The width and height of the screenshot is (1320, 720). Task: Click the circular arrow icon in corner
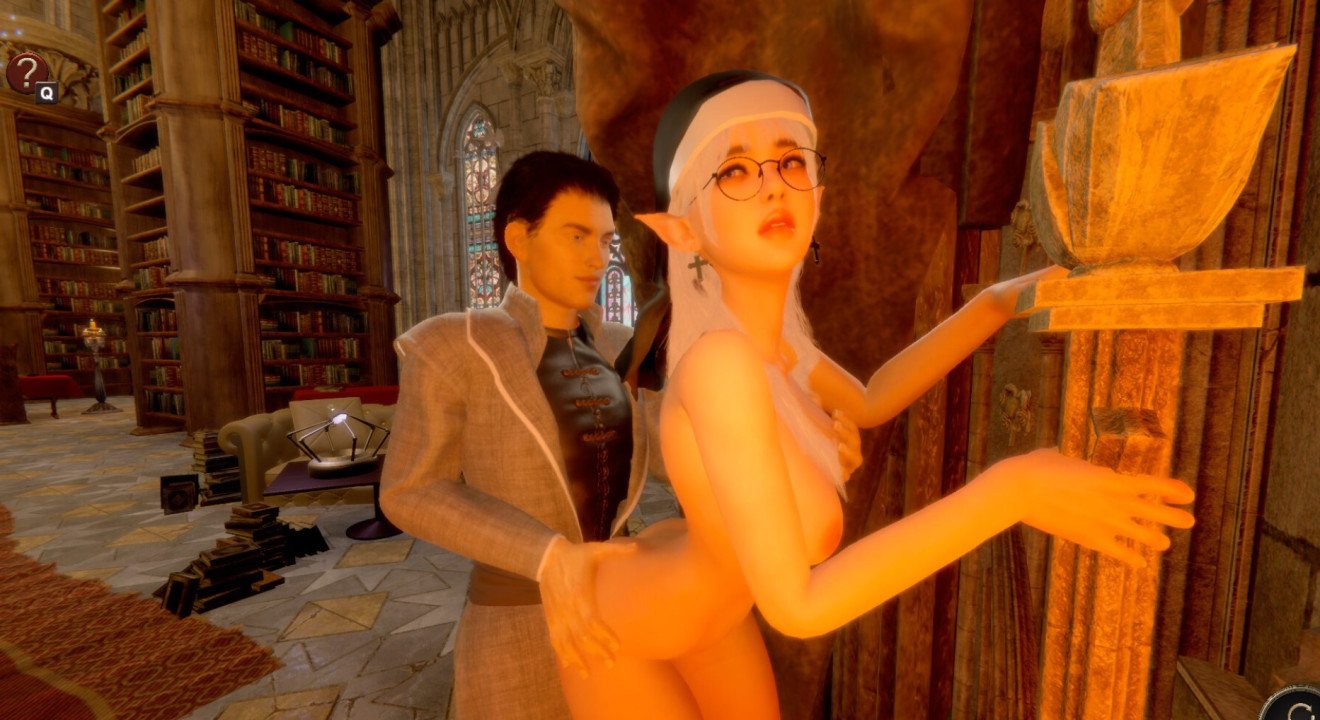(x=1296, y=704)
